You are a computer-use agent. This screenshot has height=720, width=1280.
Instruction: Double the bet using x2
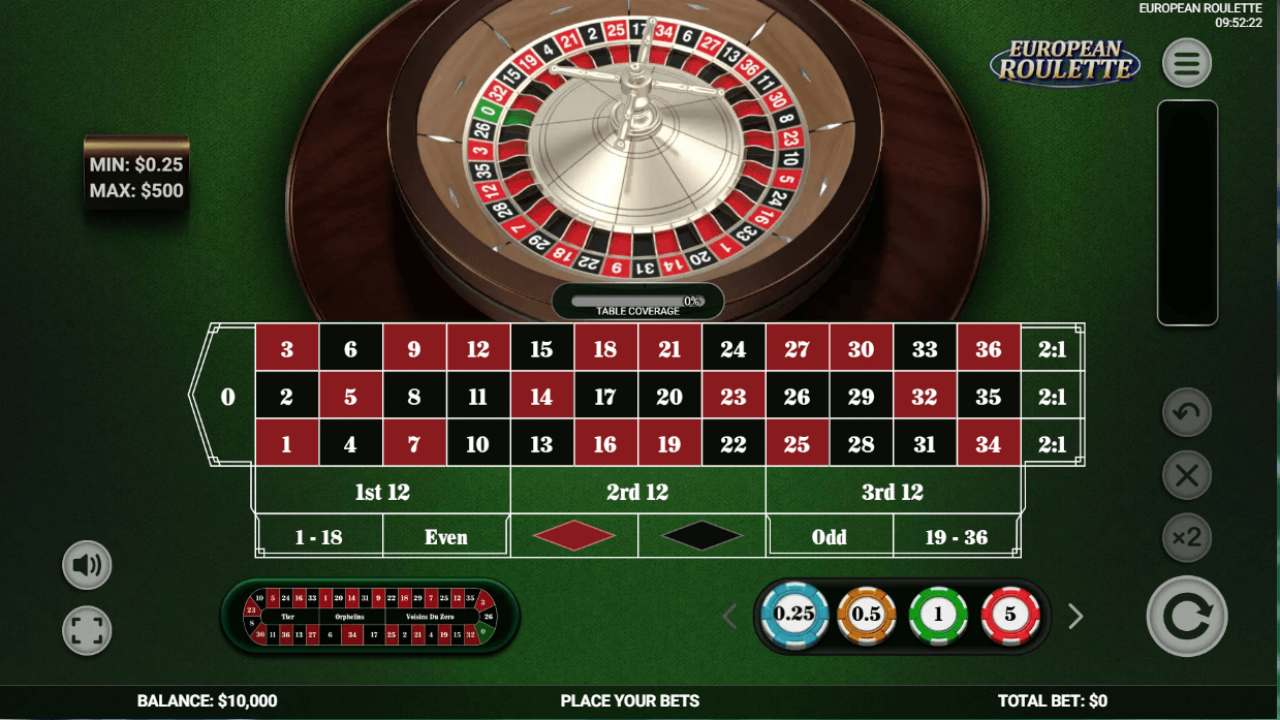(x=1187, y=537)
